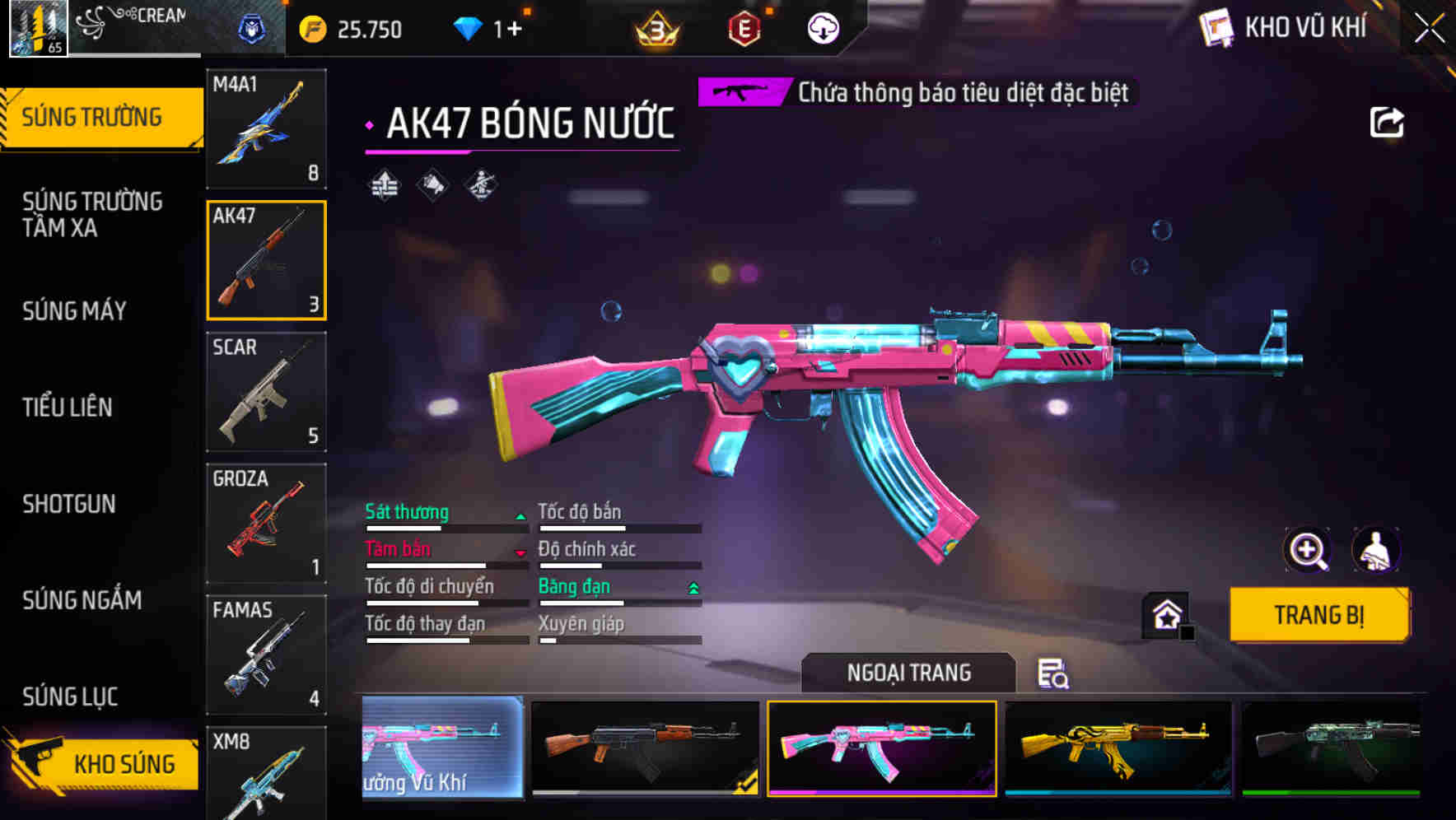The height and width of the screenshot is (820, 1456).
Task: Open the magnify weapon preview icon
Action: coord(1309,550)
